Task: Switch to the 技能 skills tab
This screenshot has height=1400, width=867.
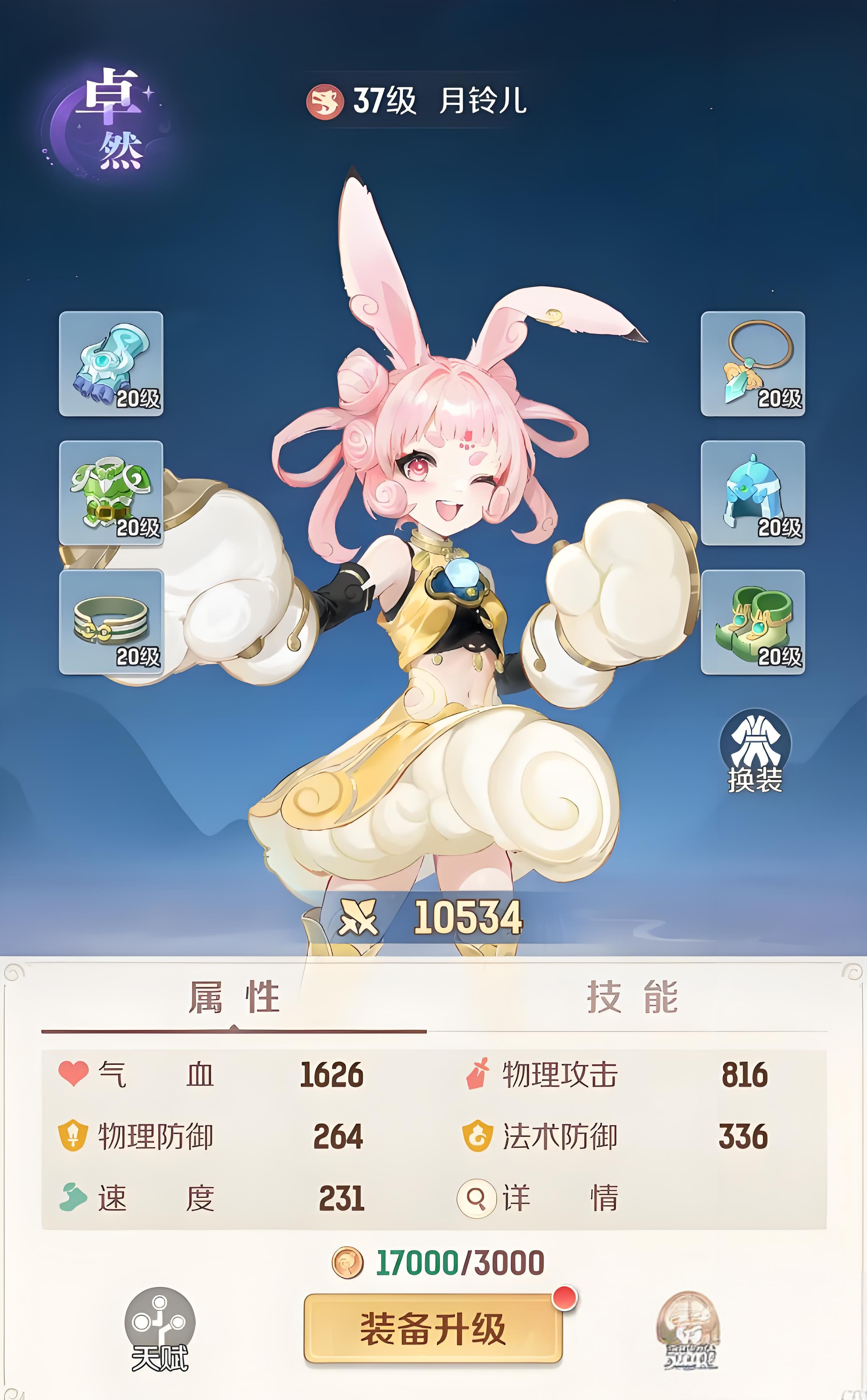Action: pyautogui.click(x=632, y=997)
